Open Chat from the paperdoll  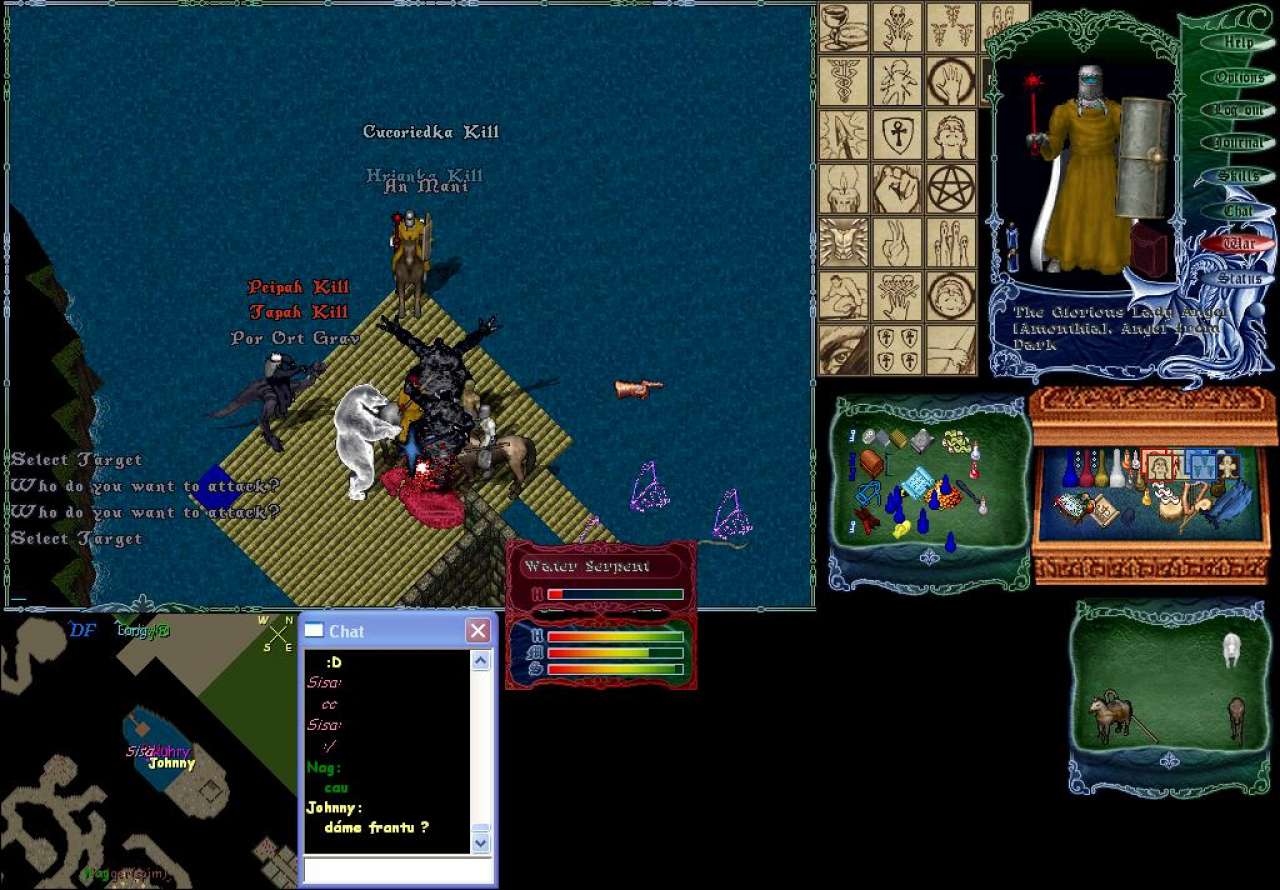[1238, 211]
